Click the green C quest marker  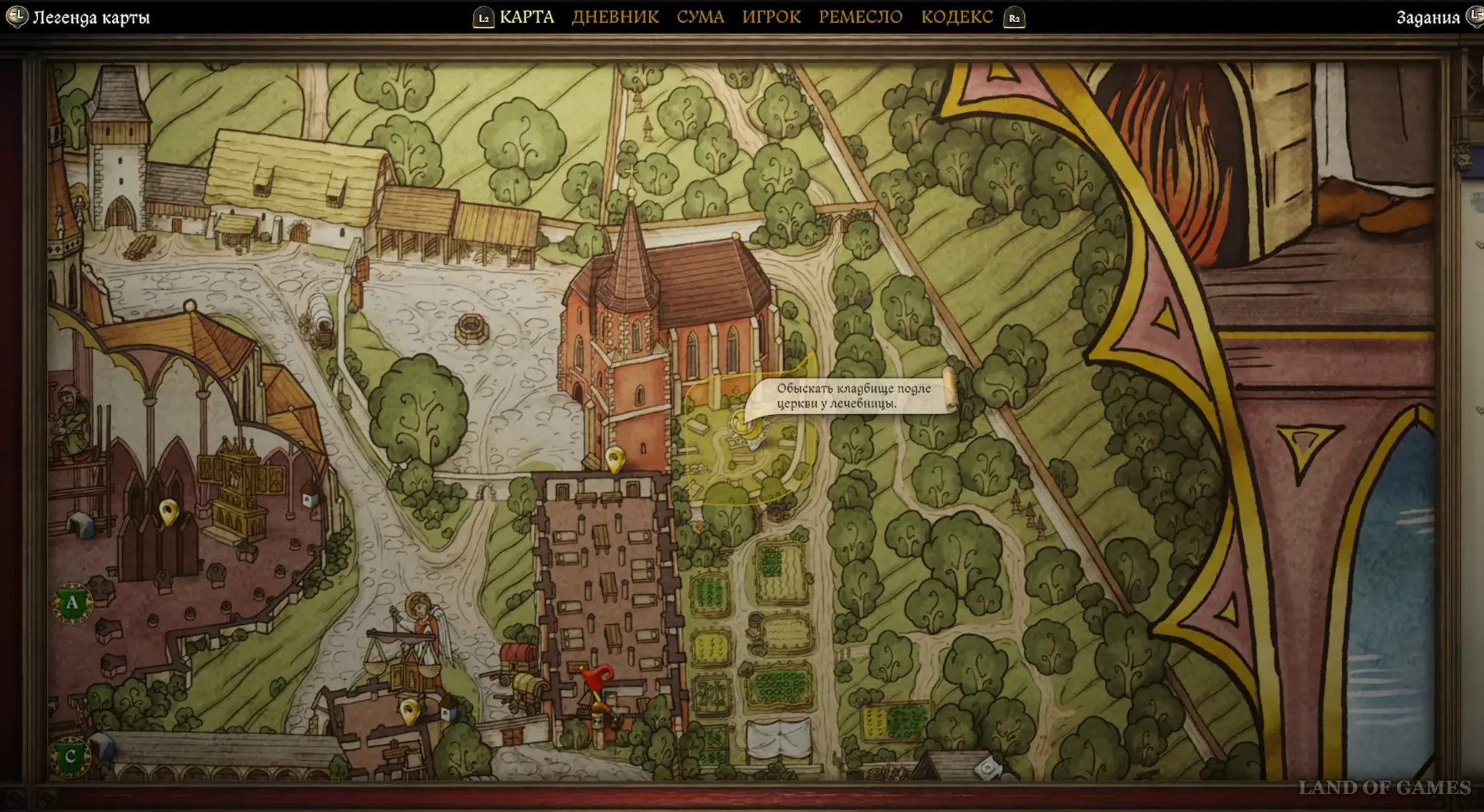[70, 756]
